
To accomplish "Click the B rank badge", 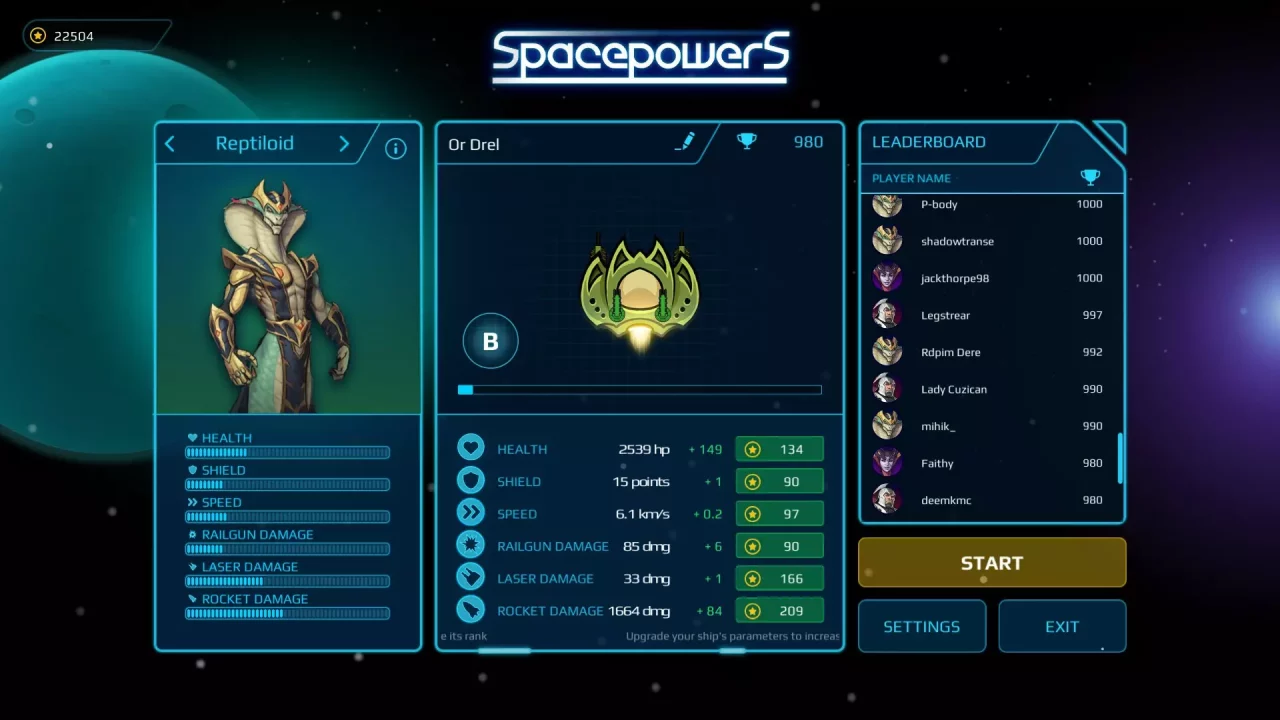I will pyautogui.click(x=490, y=341).
